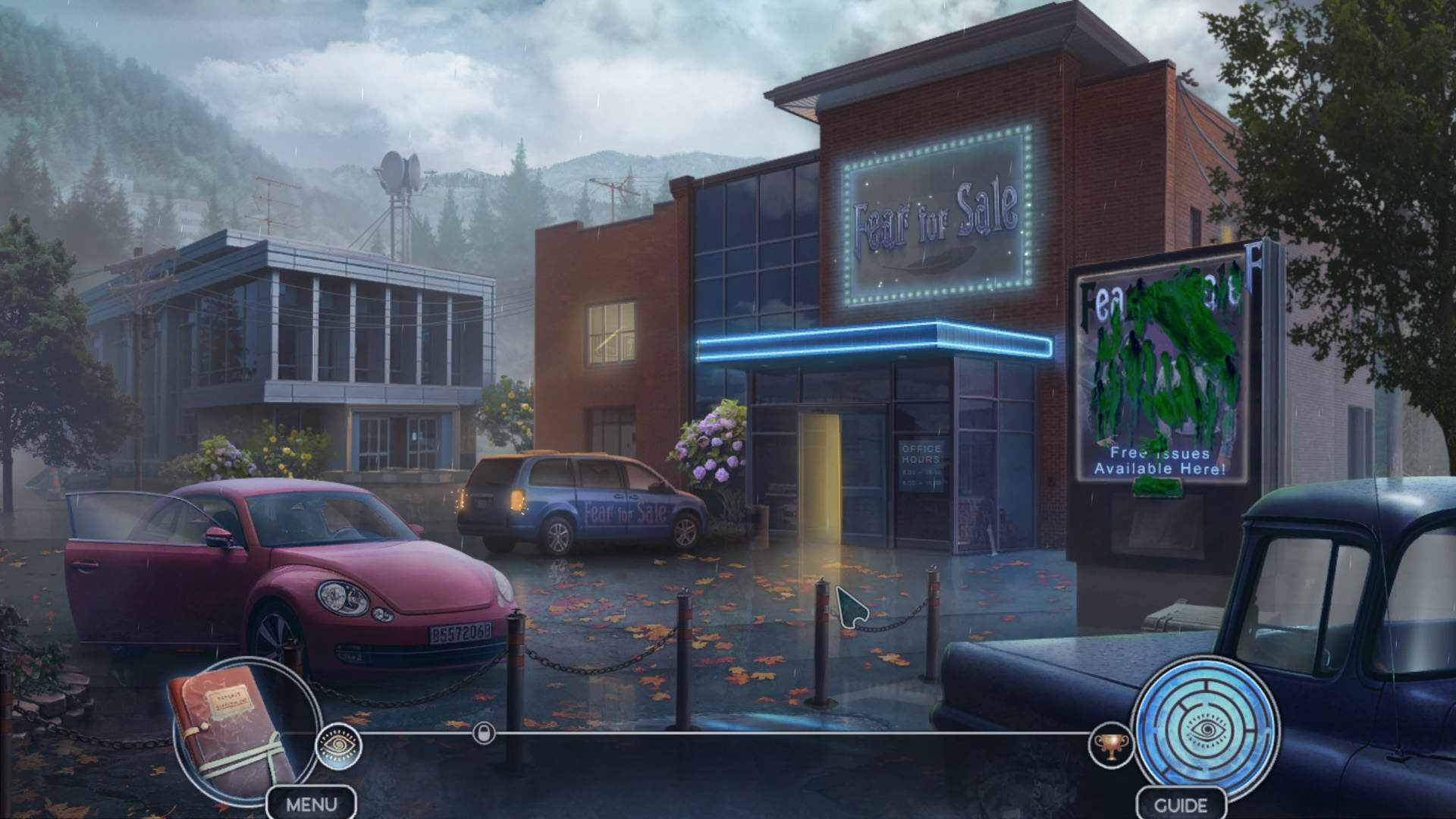Viewport: 1456px width, 819px height.
Task: Activate the blue eye hint medallion
Action: coord(1206,730)
